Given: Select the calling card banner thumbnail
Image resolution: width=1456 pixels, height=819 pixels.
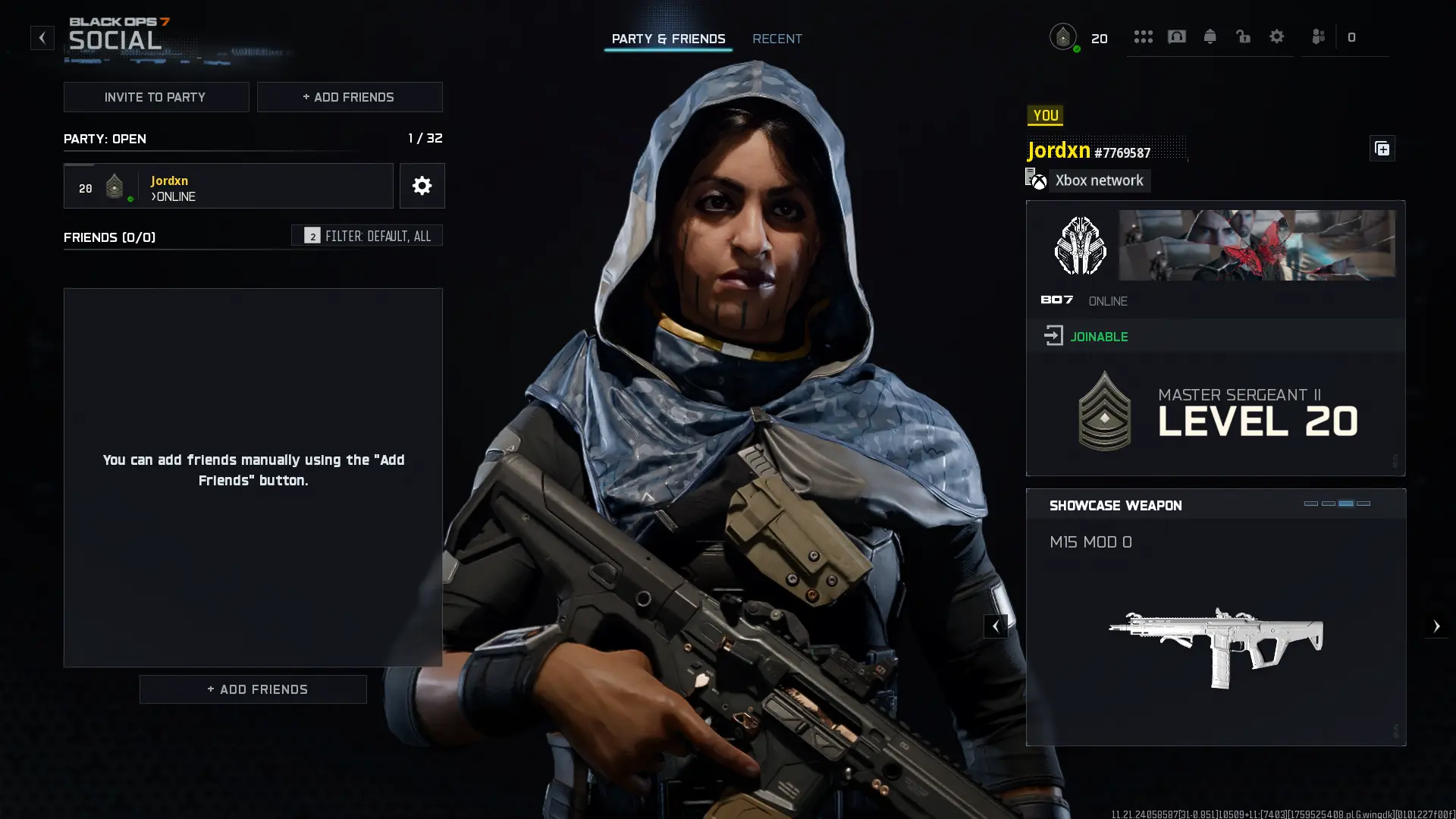Looking at the screenshot, I should (1257, 245).
